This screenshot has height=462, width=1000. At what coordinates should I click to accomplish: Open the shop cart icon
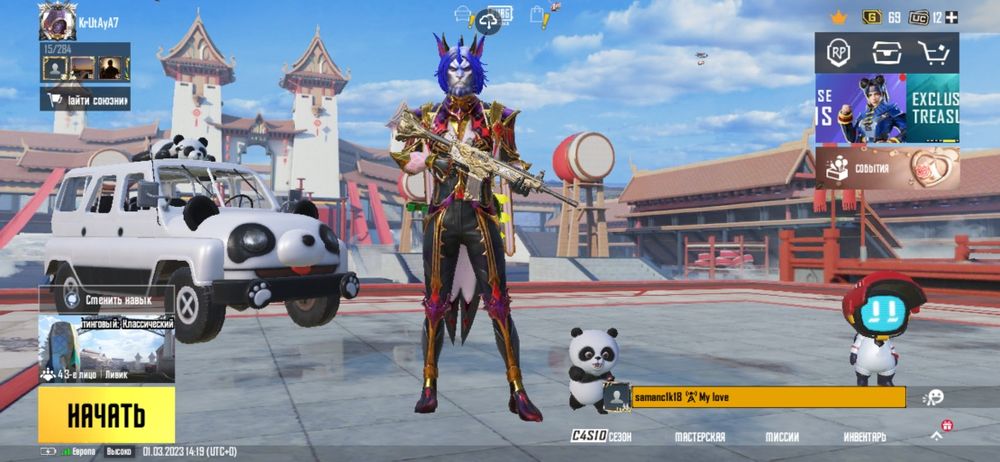pos(934,53)
